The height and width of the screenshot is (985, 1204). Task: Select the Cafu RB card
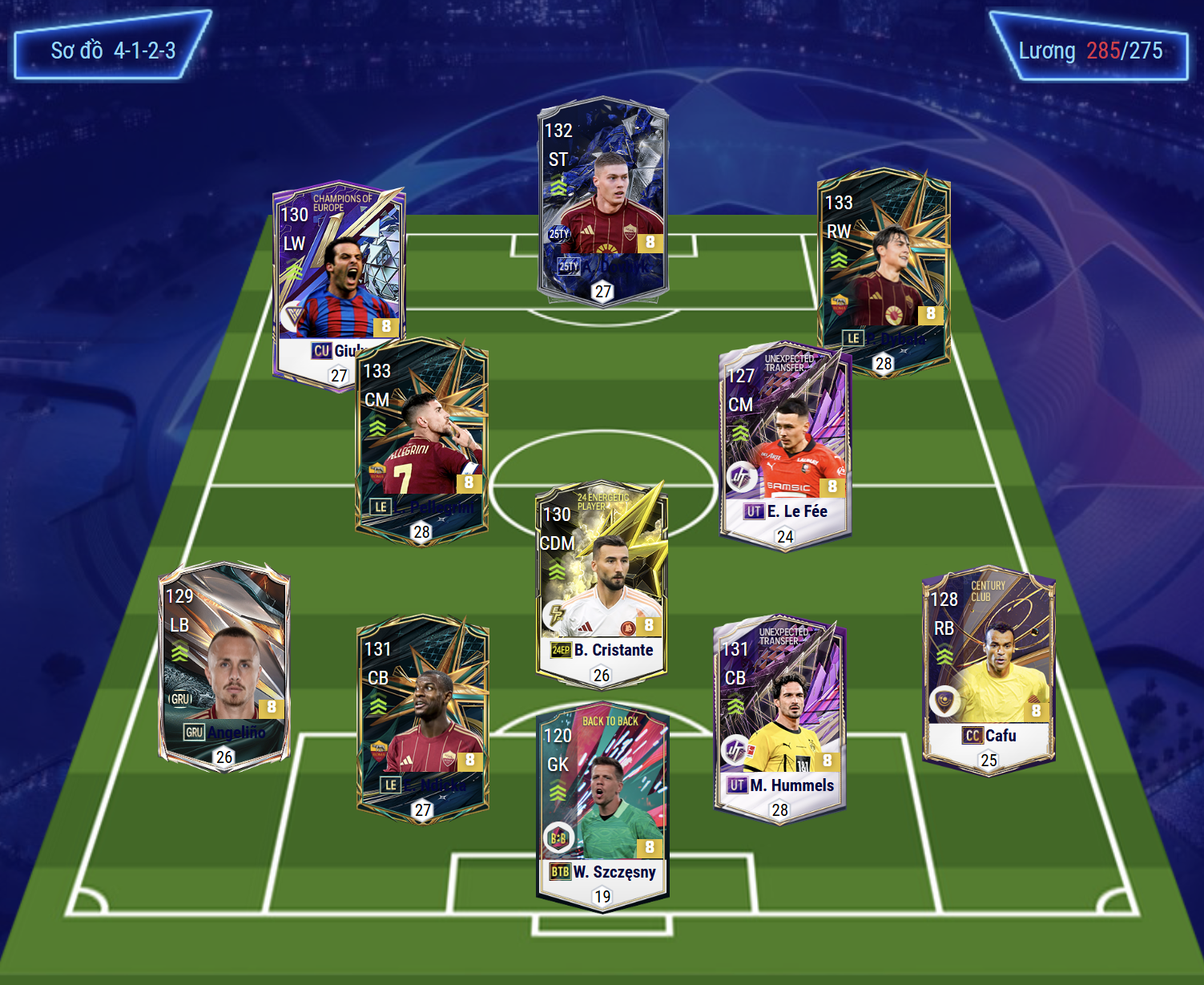[x=989, y=669]
